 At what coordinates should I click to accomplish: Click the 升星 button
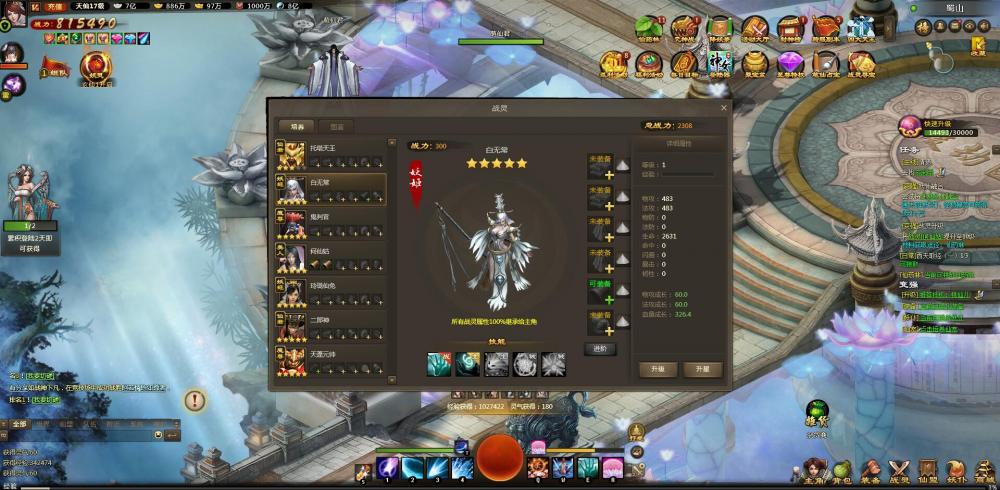(x=702, y=369)
